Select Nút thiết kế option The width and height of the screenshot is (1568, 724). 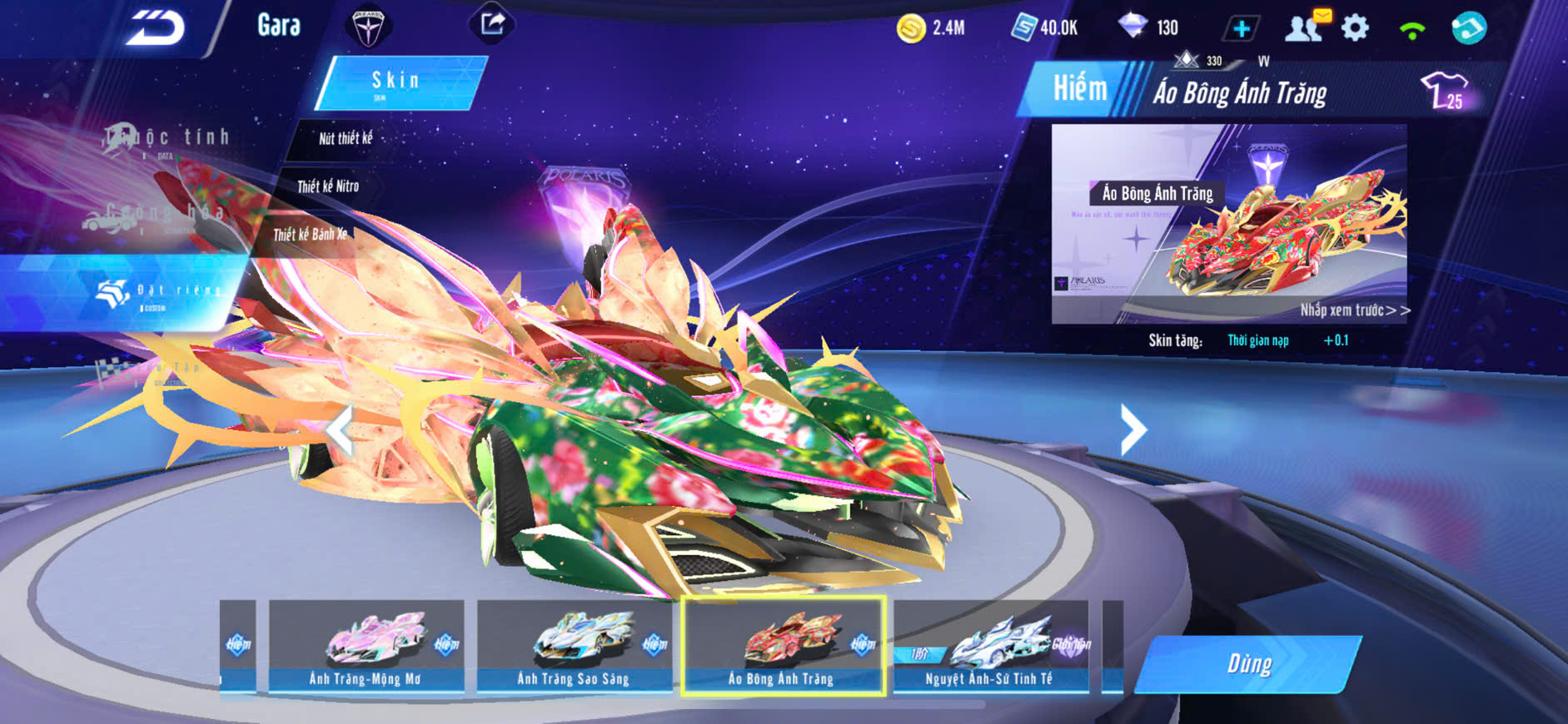coord(346,139)
